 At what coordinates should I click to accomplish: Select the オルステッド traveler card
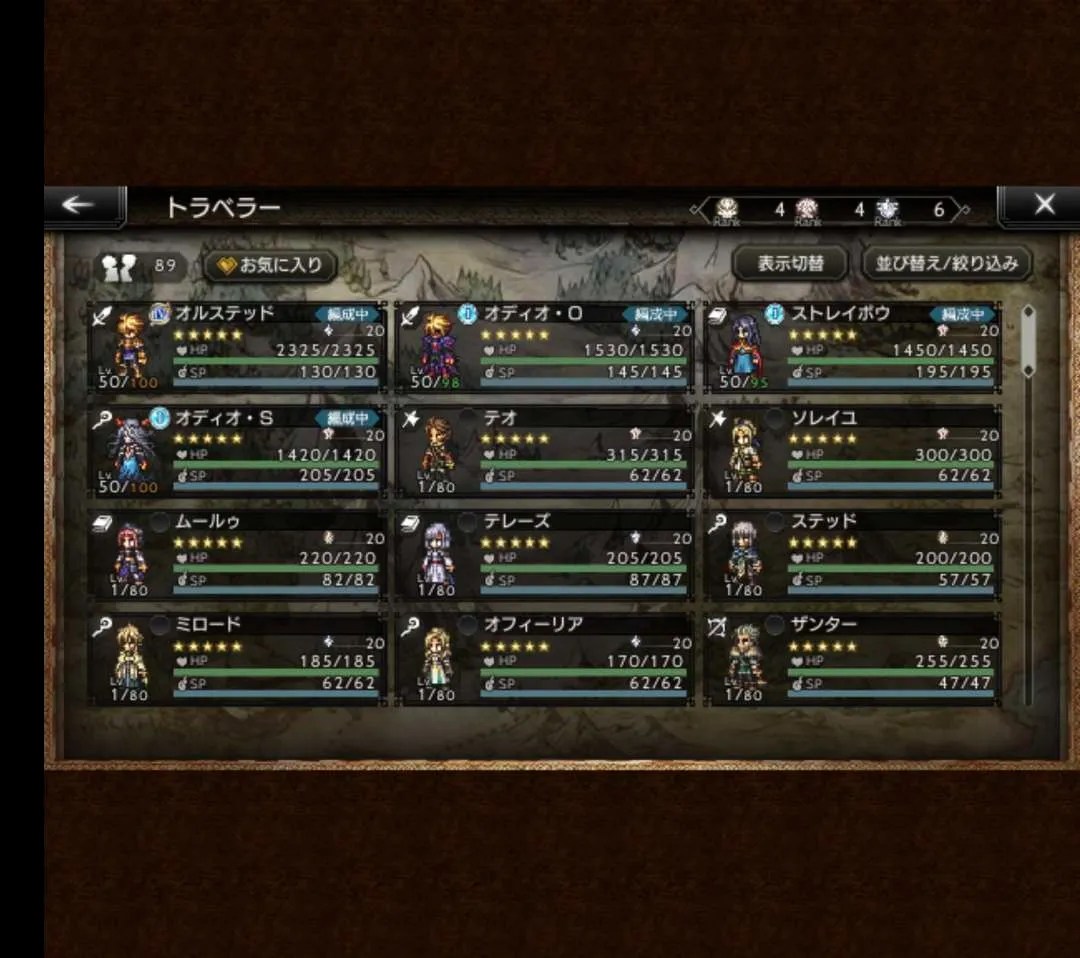[237, 346]
